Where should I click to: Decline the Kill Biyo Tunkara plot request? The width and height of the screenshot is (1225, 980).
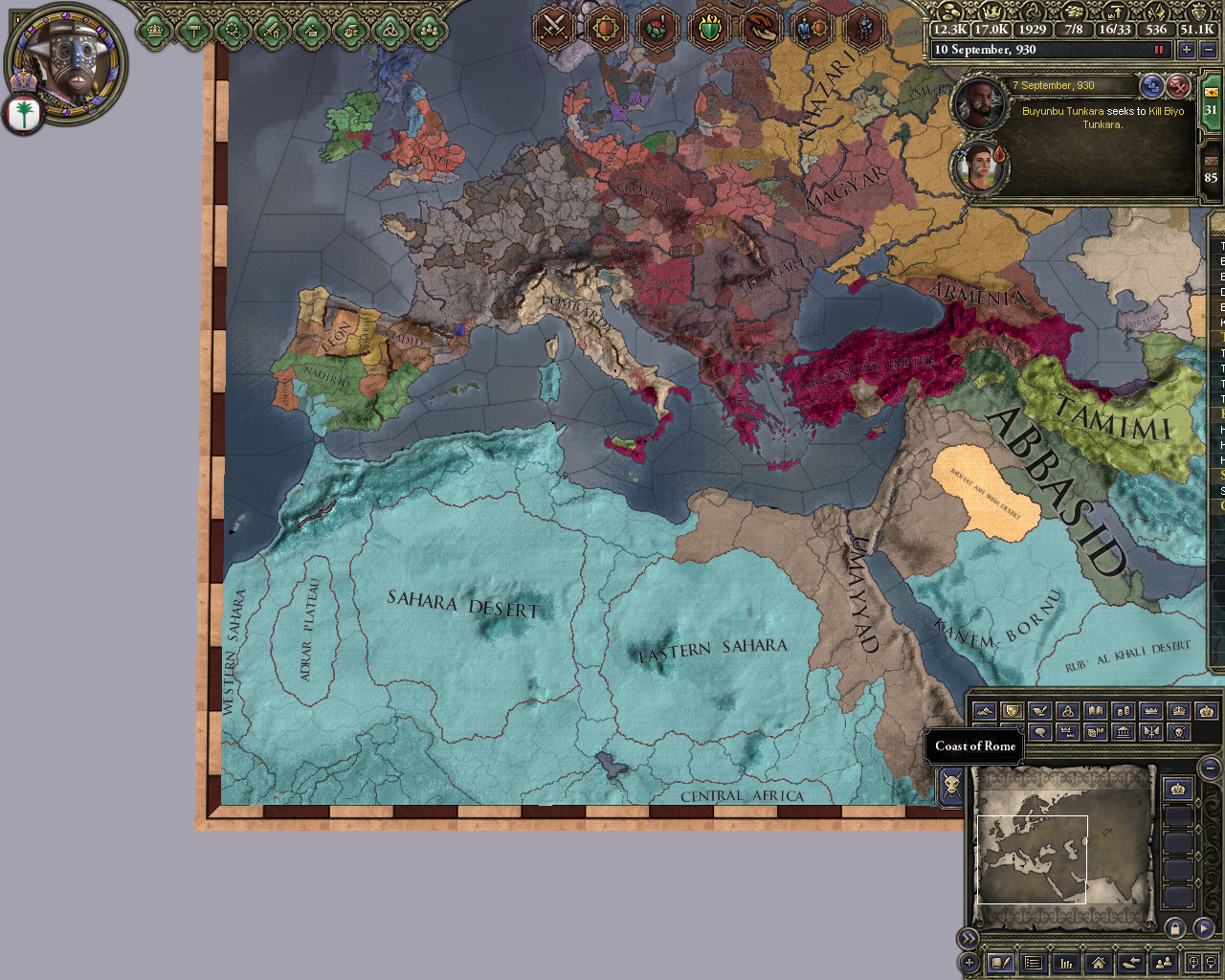[x=1177, y=86]
